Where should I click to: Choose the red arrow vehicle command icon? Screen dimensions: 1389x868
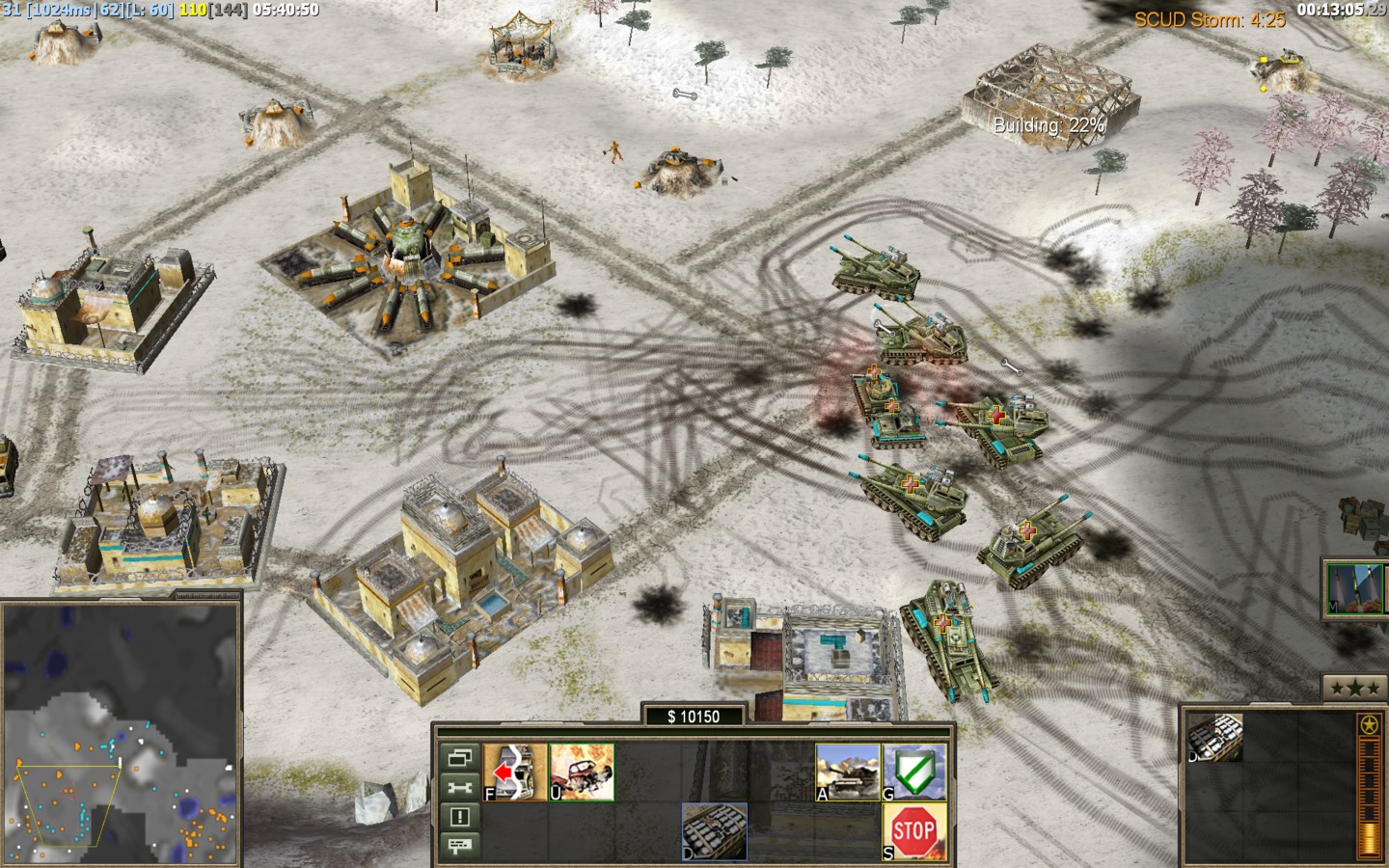[515, 773]
